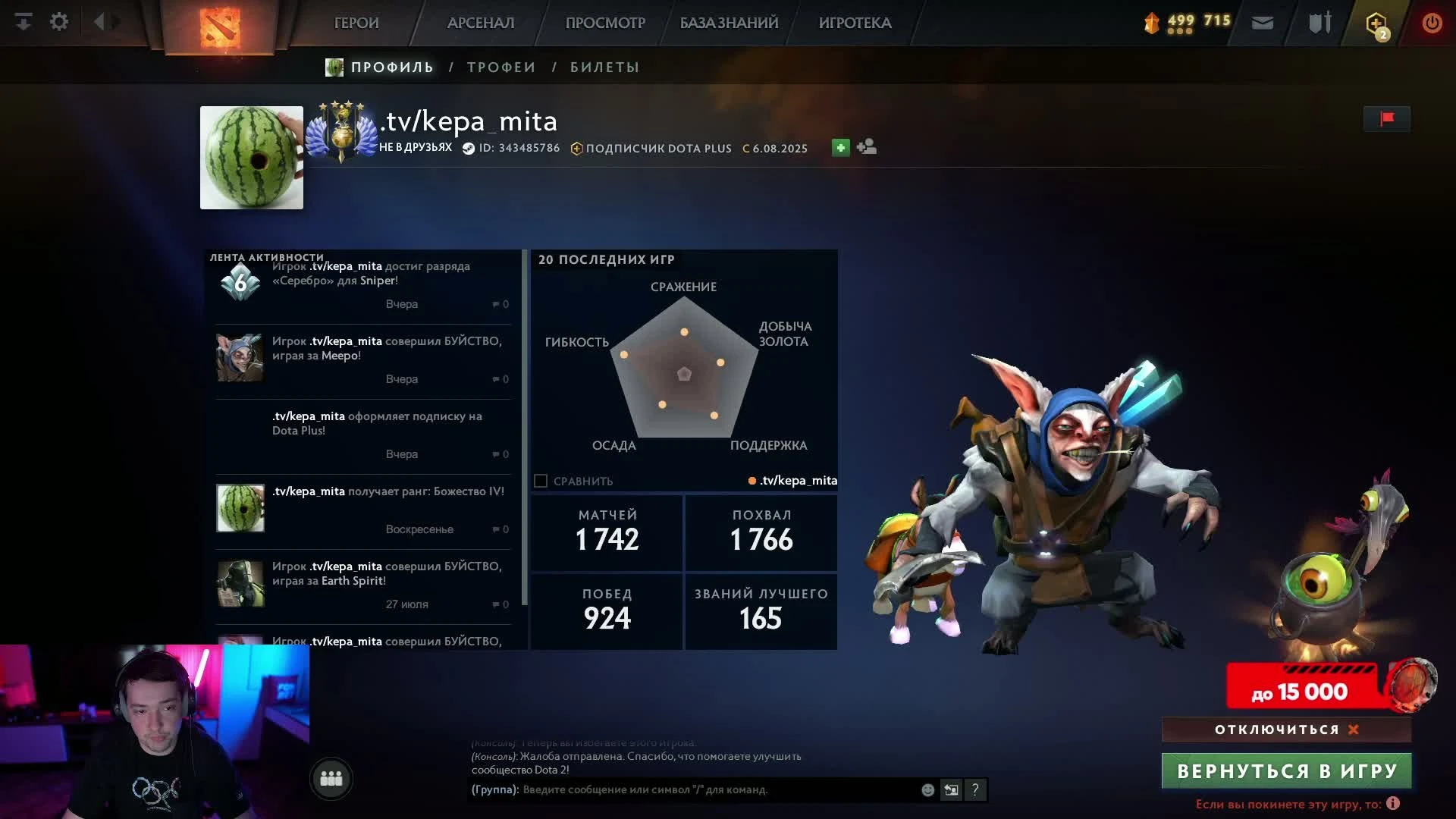Open the settings gear icon

pos(59,22)
